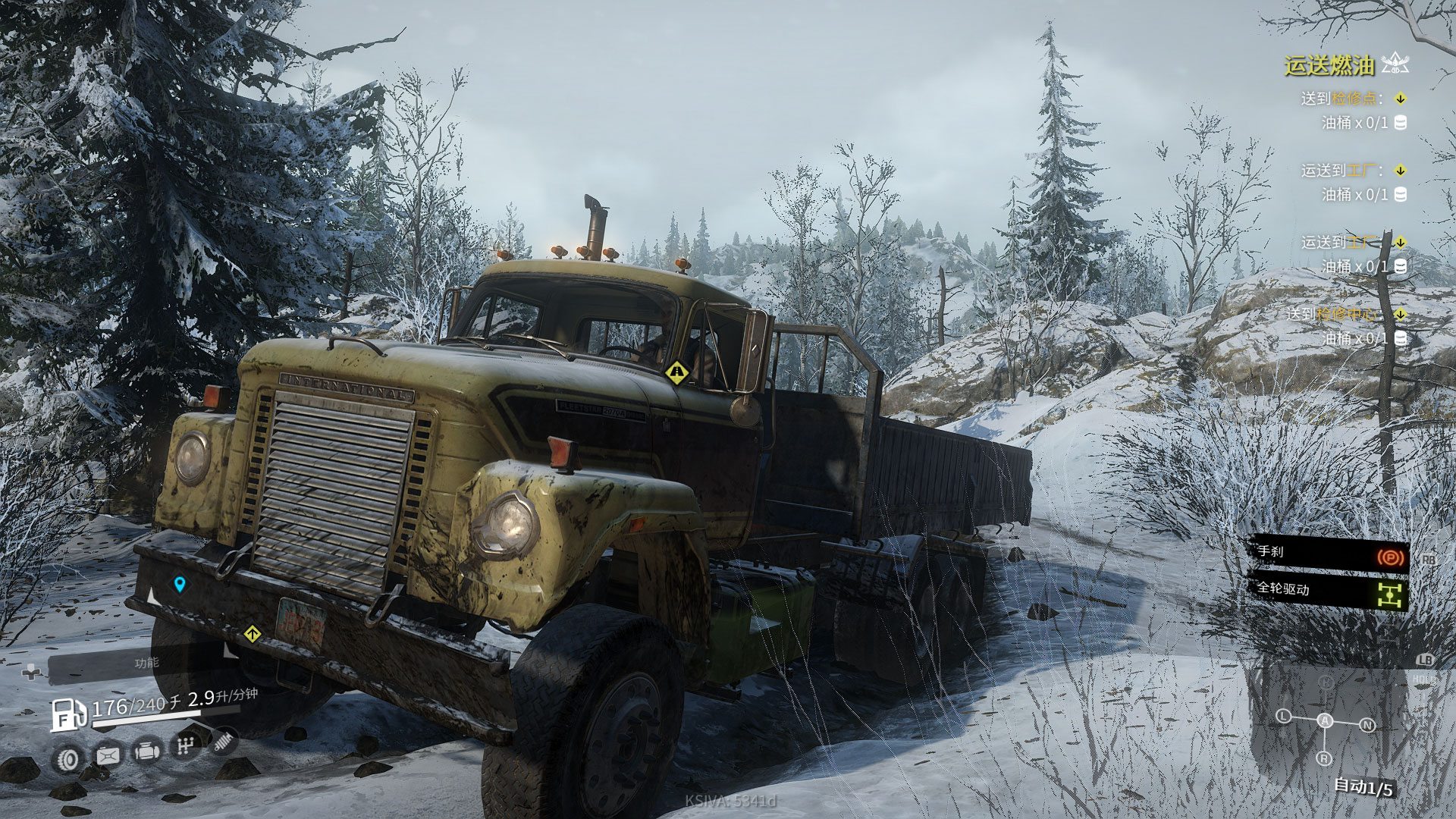Check the tire wheel status icon
This screenshot has height=819, width=1456.
[x=69, y=758]
